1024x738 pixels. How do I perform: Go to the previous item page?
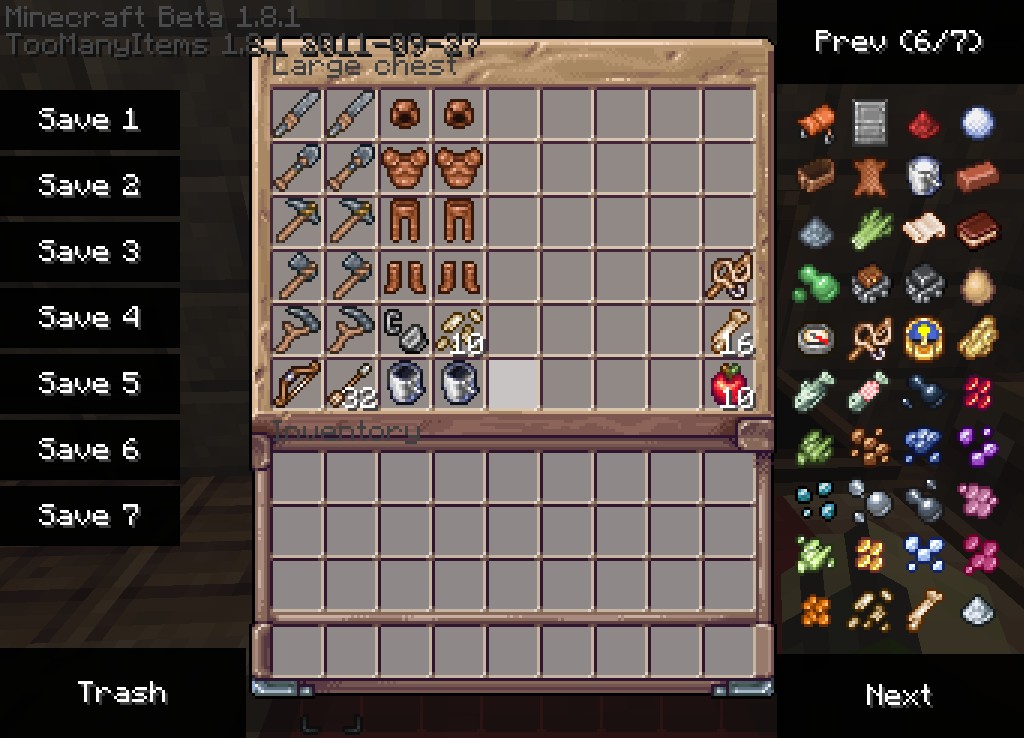[898, 41]
